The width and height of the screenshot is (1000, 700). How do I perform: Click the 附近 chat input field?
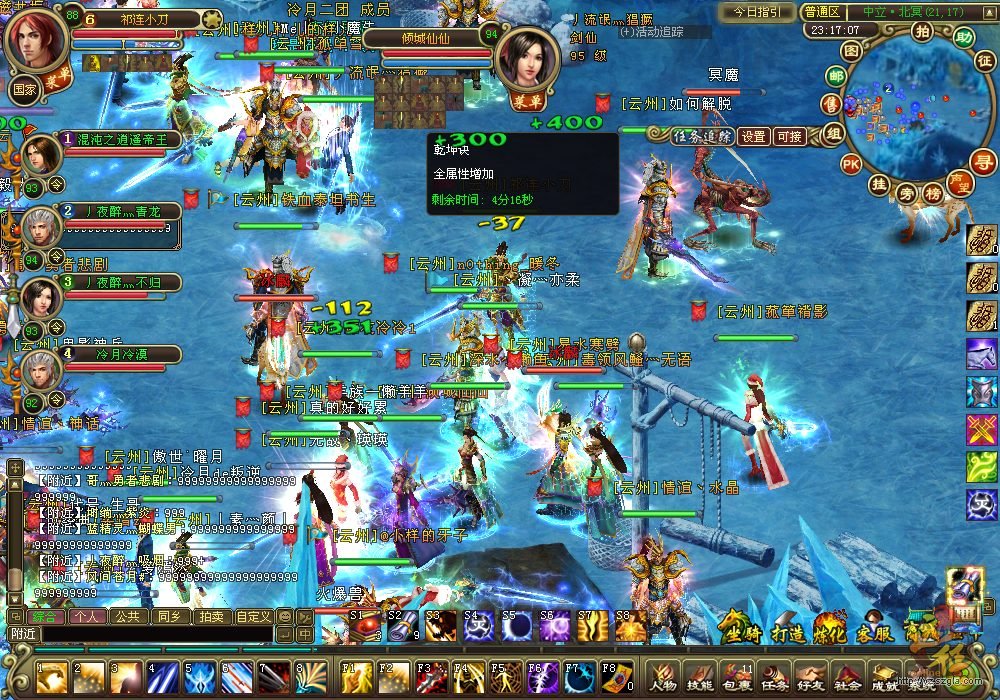[150, 634]
